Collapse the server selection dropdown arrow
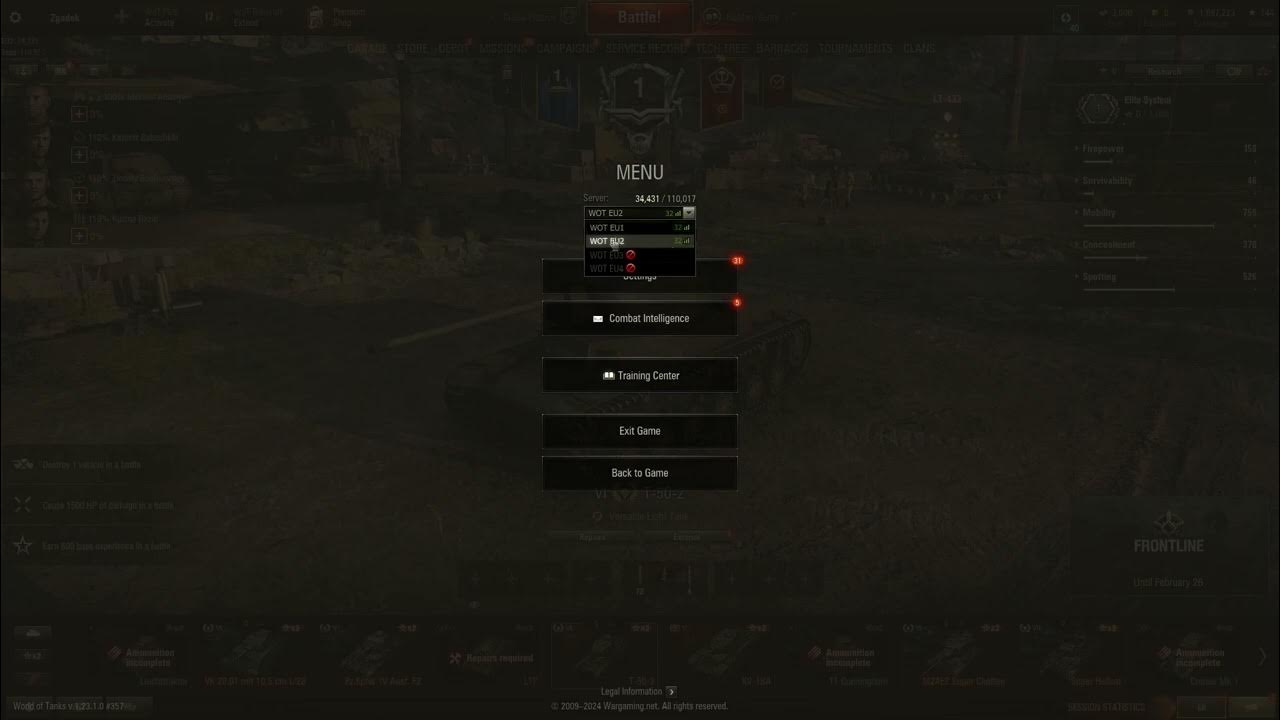Image resolution: width=1280 pixels, height=720 pixels. [x=688, y=212]
